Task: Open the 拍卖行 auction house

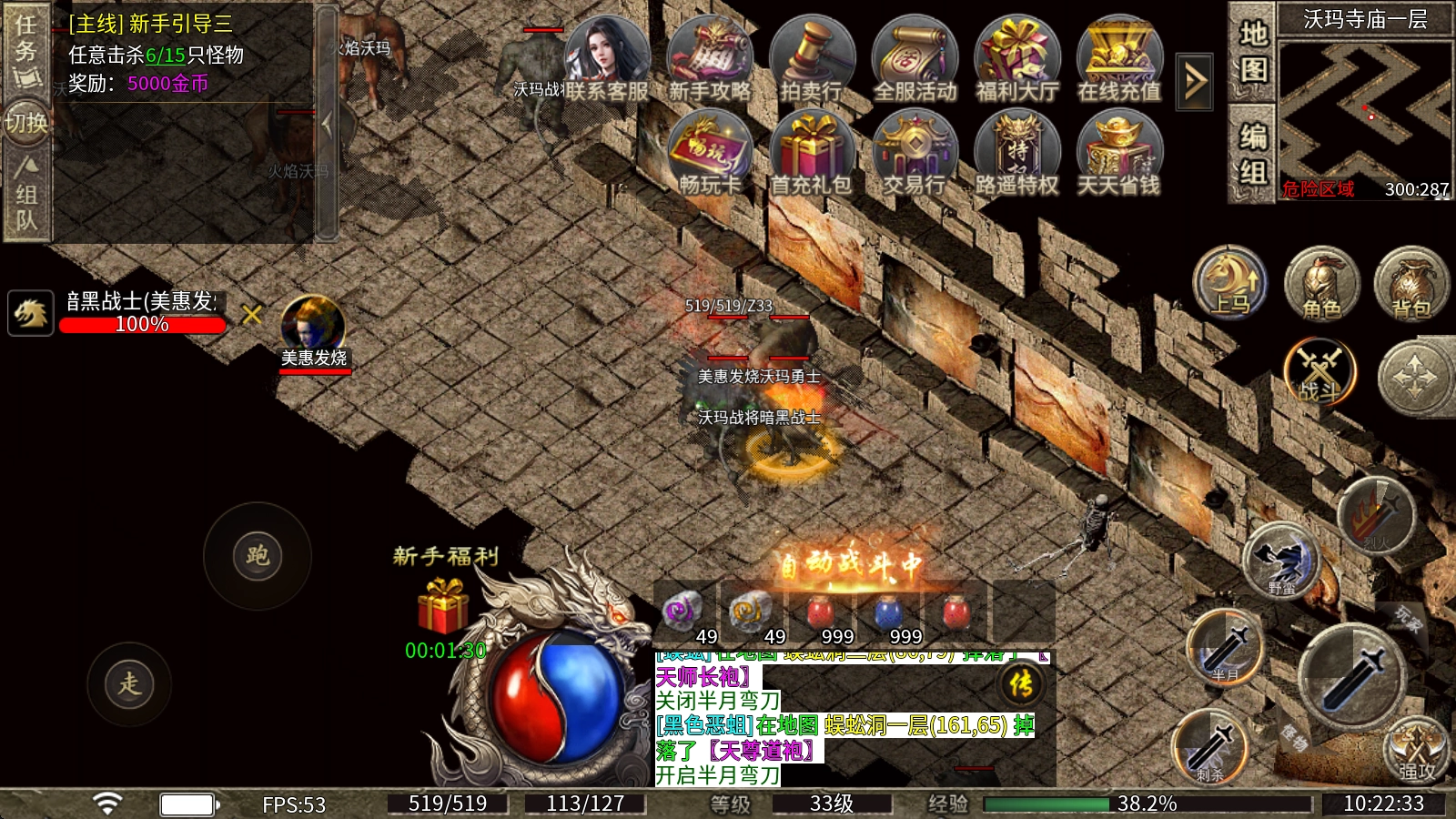Action: coord(812,57)
